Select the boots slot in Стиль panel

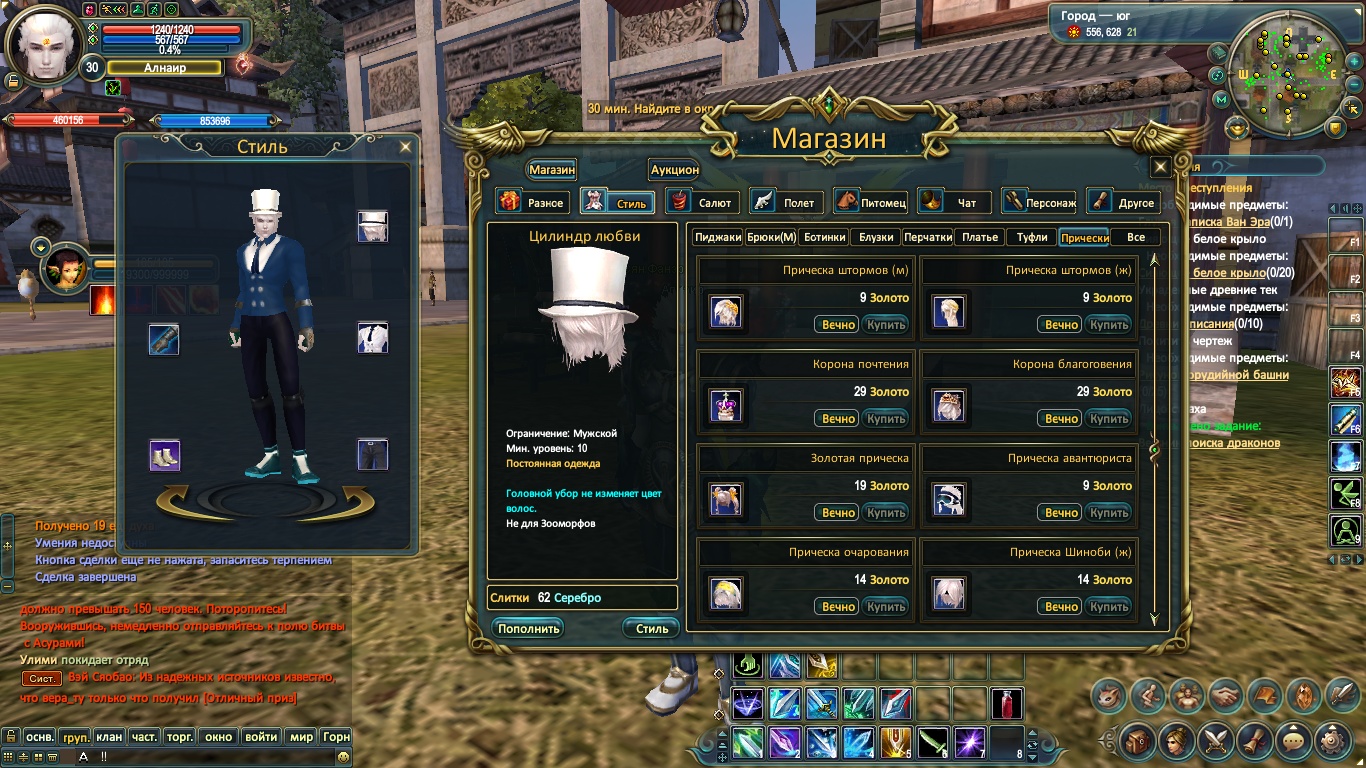coord(164,455)
